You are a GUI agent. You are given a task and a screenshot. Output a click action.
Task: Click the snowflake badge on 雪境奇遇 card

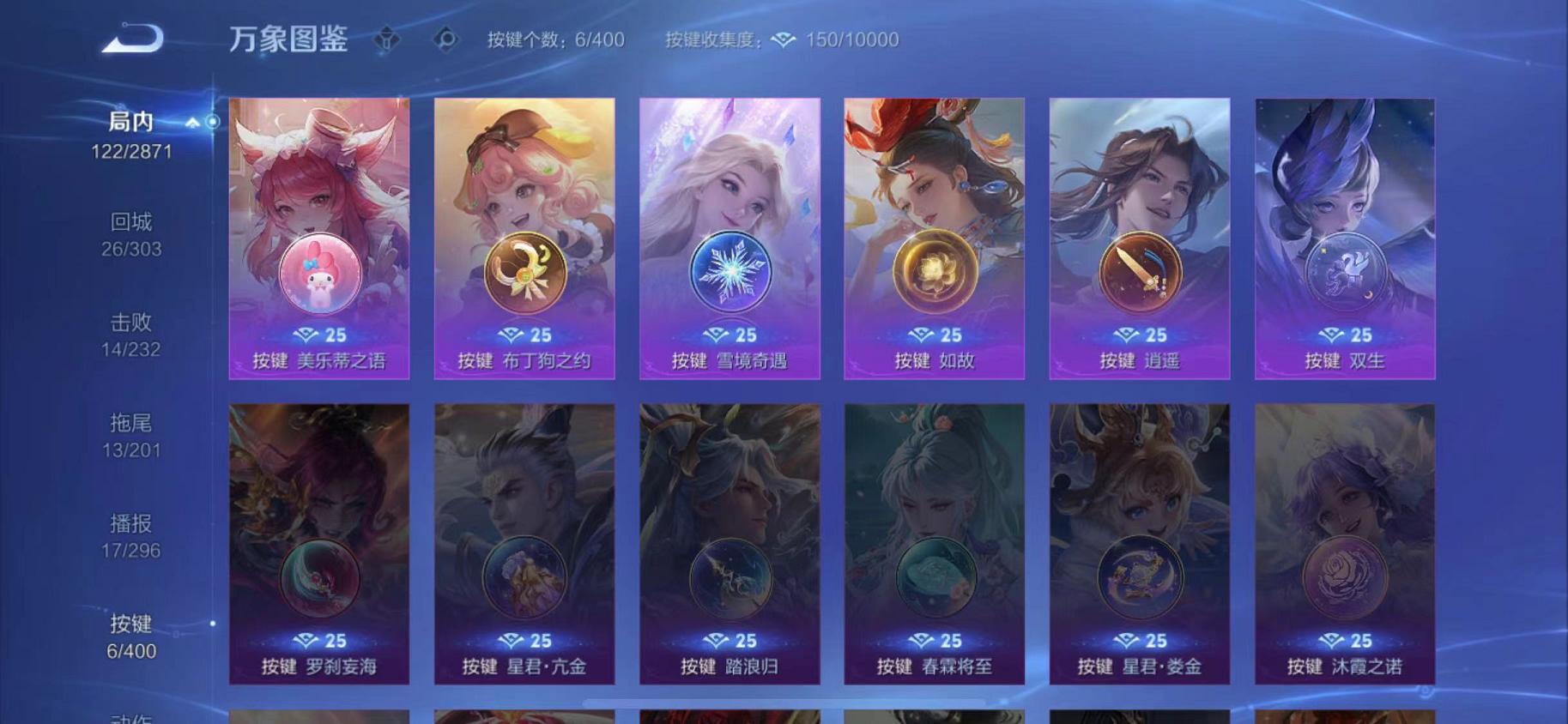(x=731, y=270)
